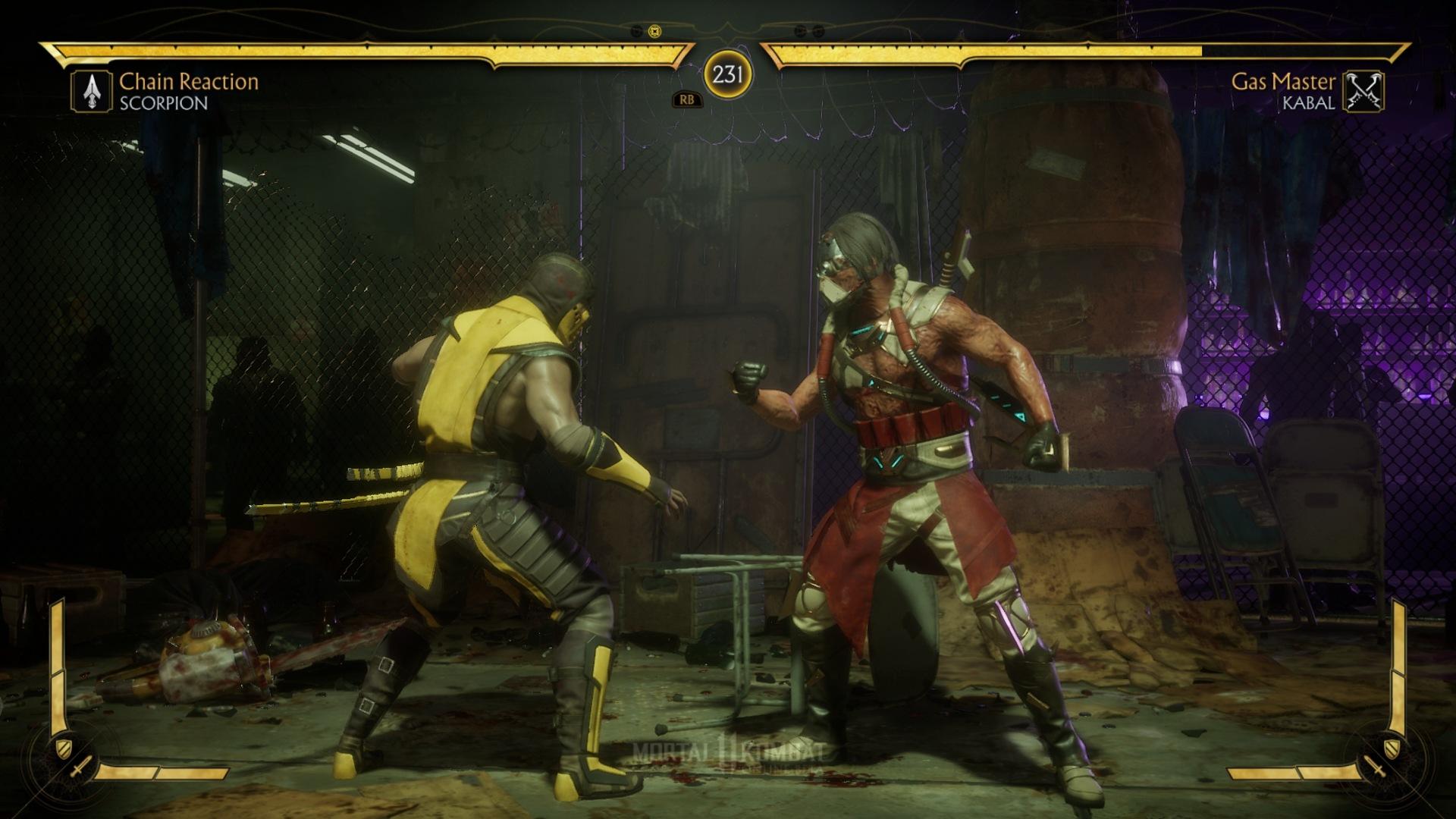The height and width of the screenshot is (819, 1456).
Task: Select Kabal's sword and shield meter emblem
Action: point(1385,759)
